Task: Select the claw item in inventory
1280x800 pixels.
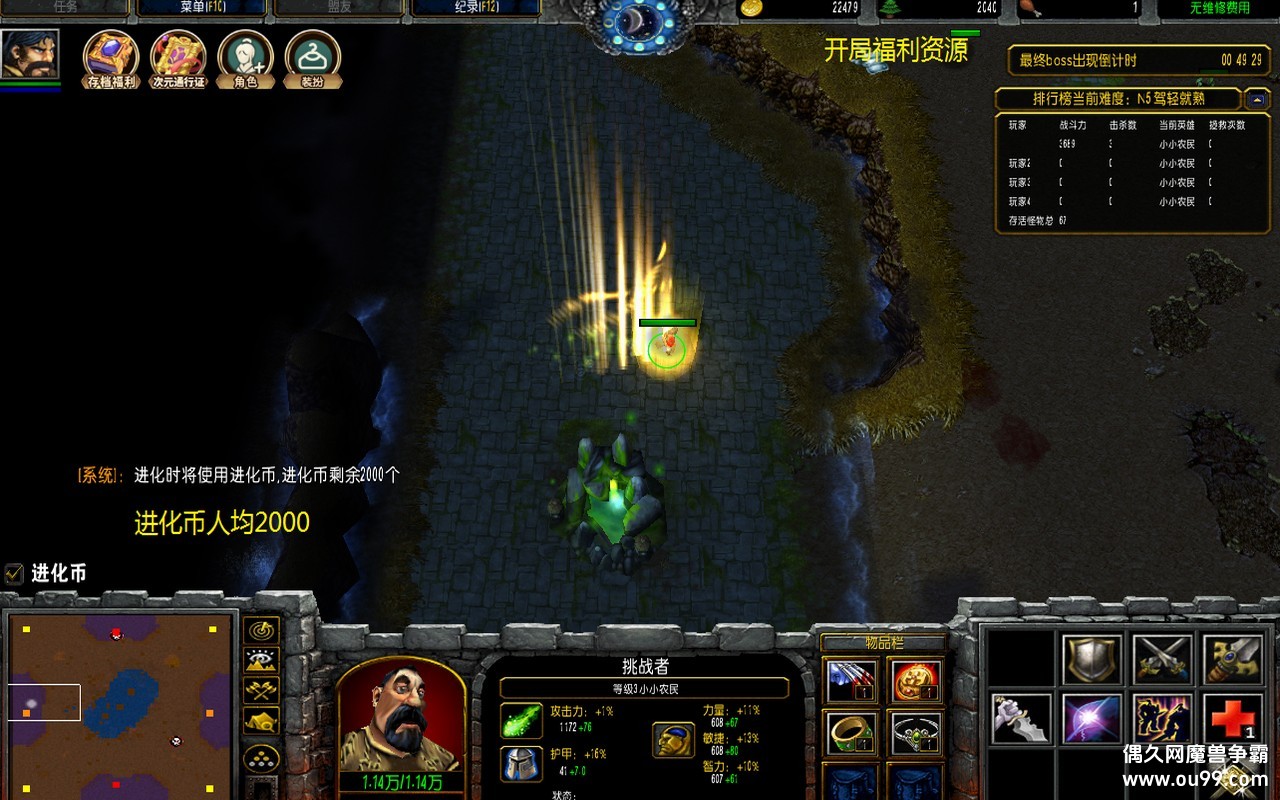Action: click(851, 680)
